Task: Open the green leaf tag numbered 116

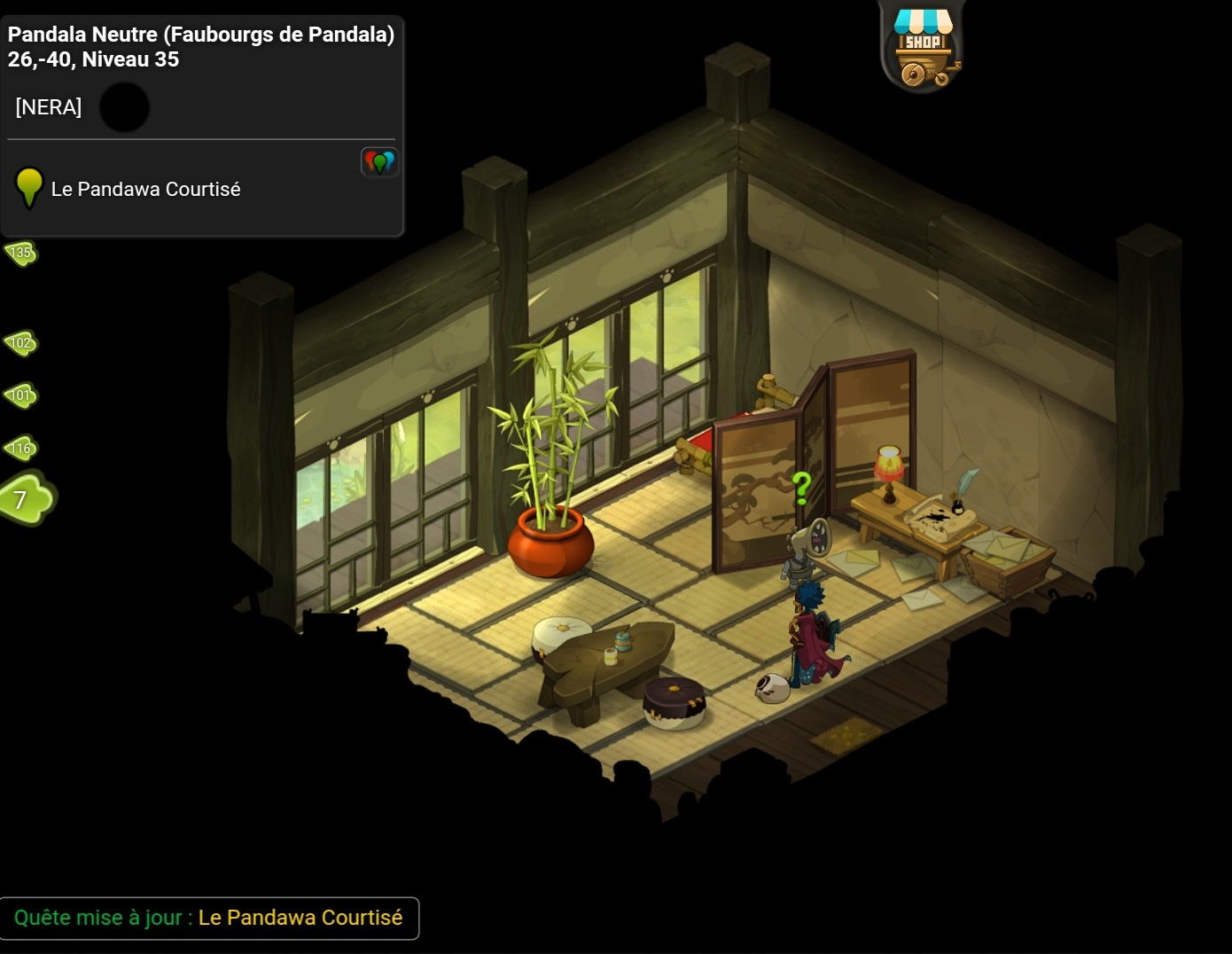Action: pos(21,448)
